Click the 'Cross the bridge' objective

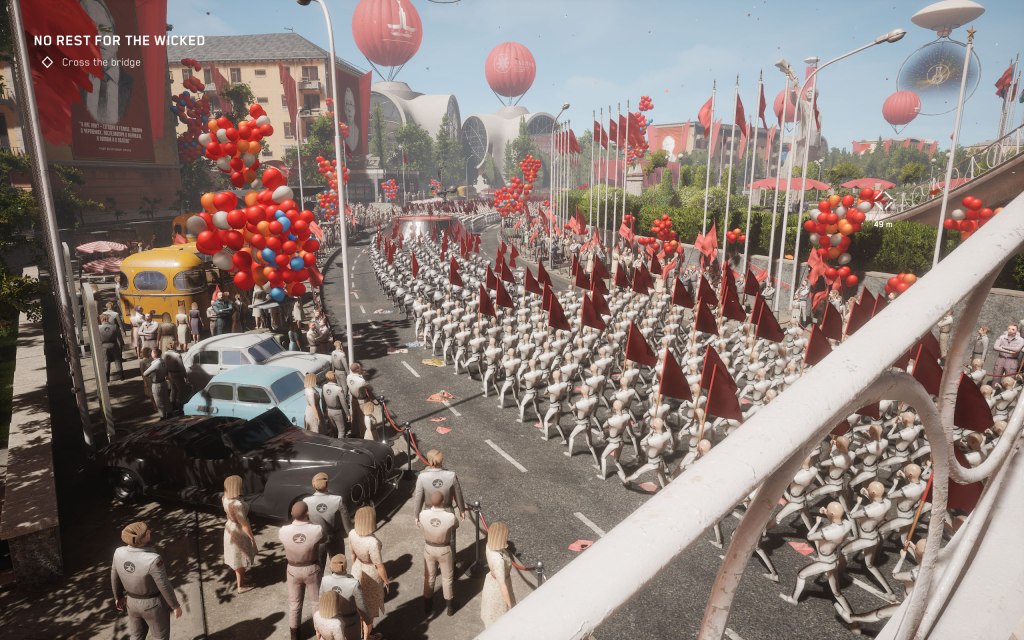[101, 62]
